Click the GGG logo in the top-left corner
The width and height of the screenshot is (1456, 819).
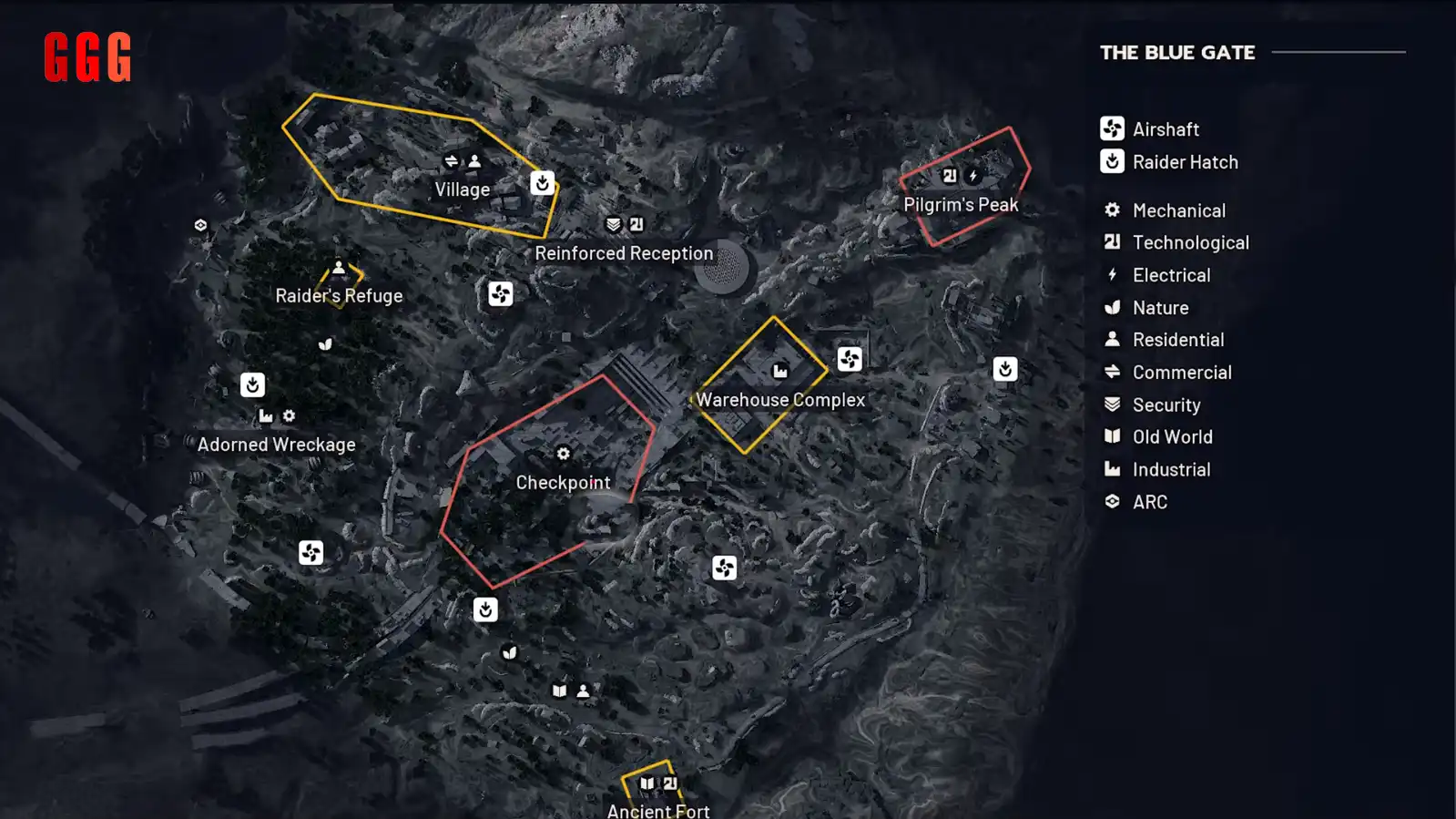point(87,58)
